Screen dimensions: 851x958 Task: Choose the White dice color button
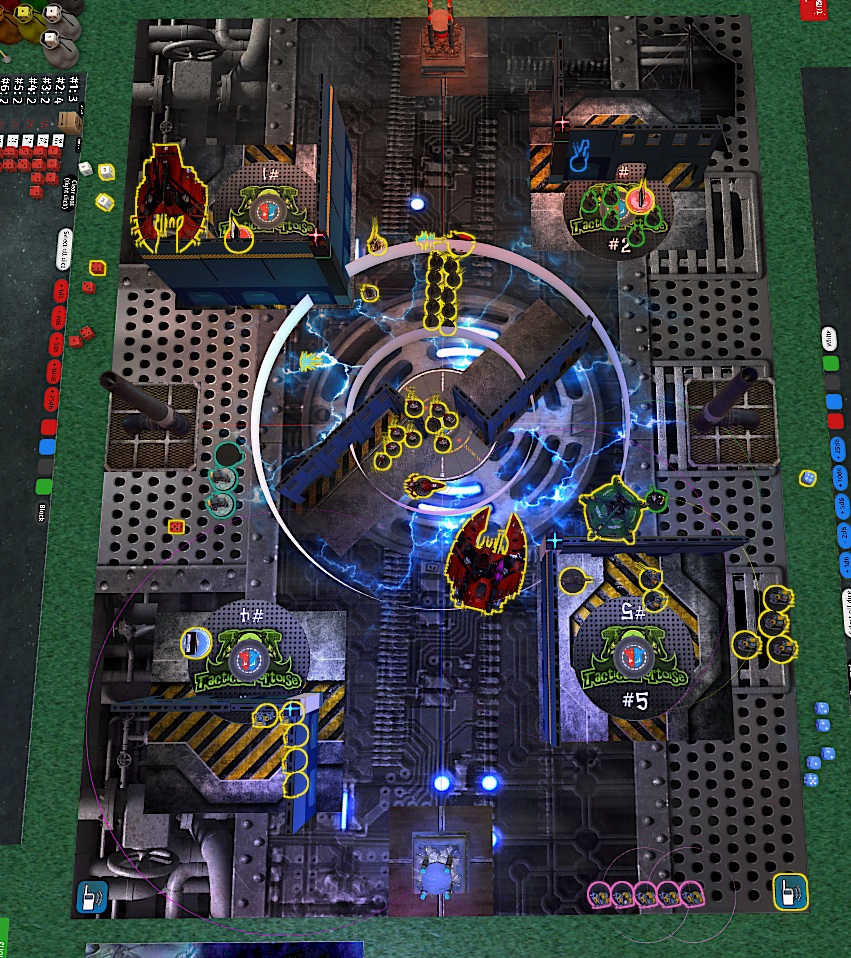[828, 340]
